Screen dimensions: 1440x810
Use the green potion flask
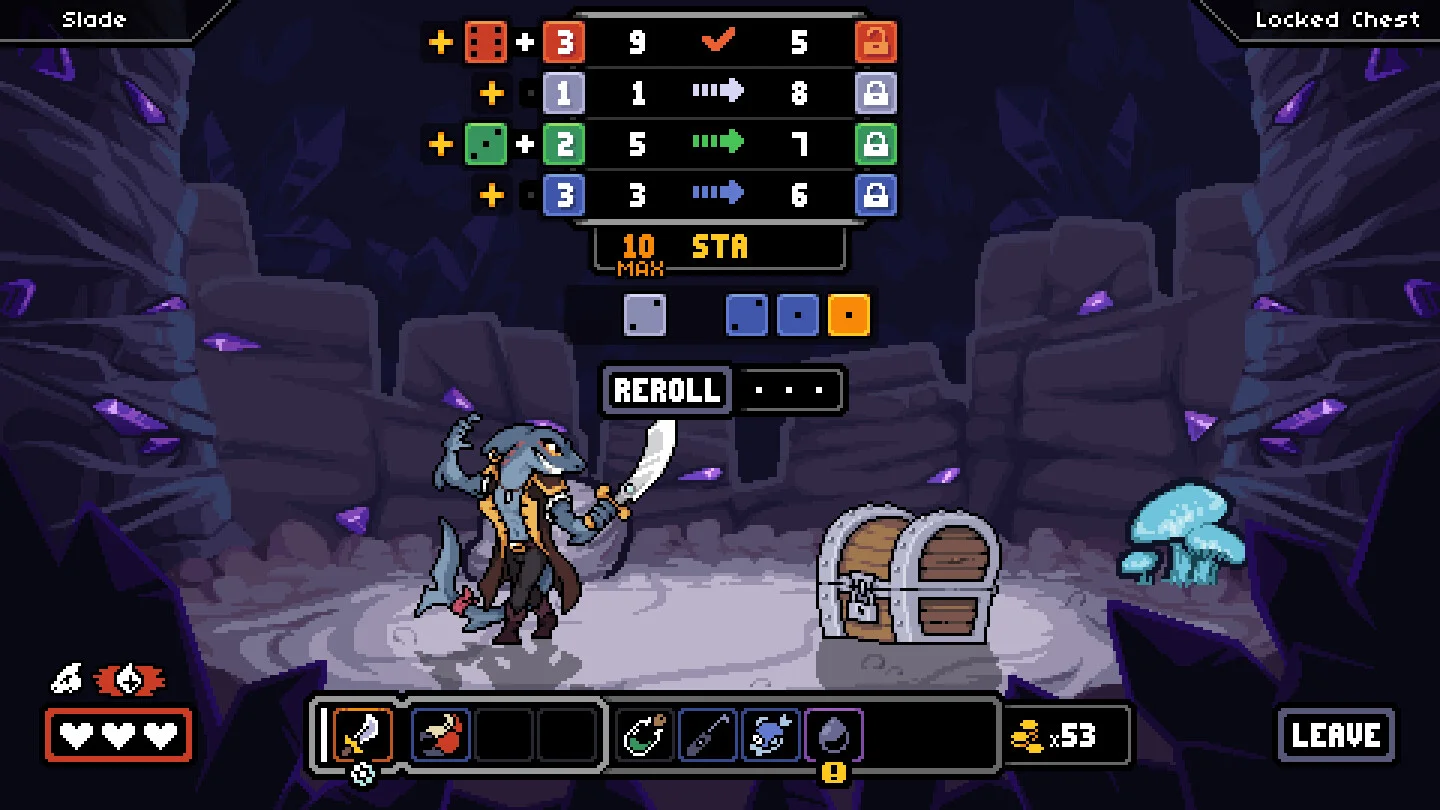pos(644,735)
